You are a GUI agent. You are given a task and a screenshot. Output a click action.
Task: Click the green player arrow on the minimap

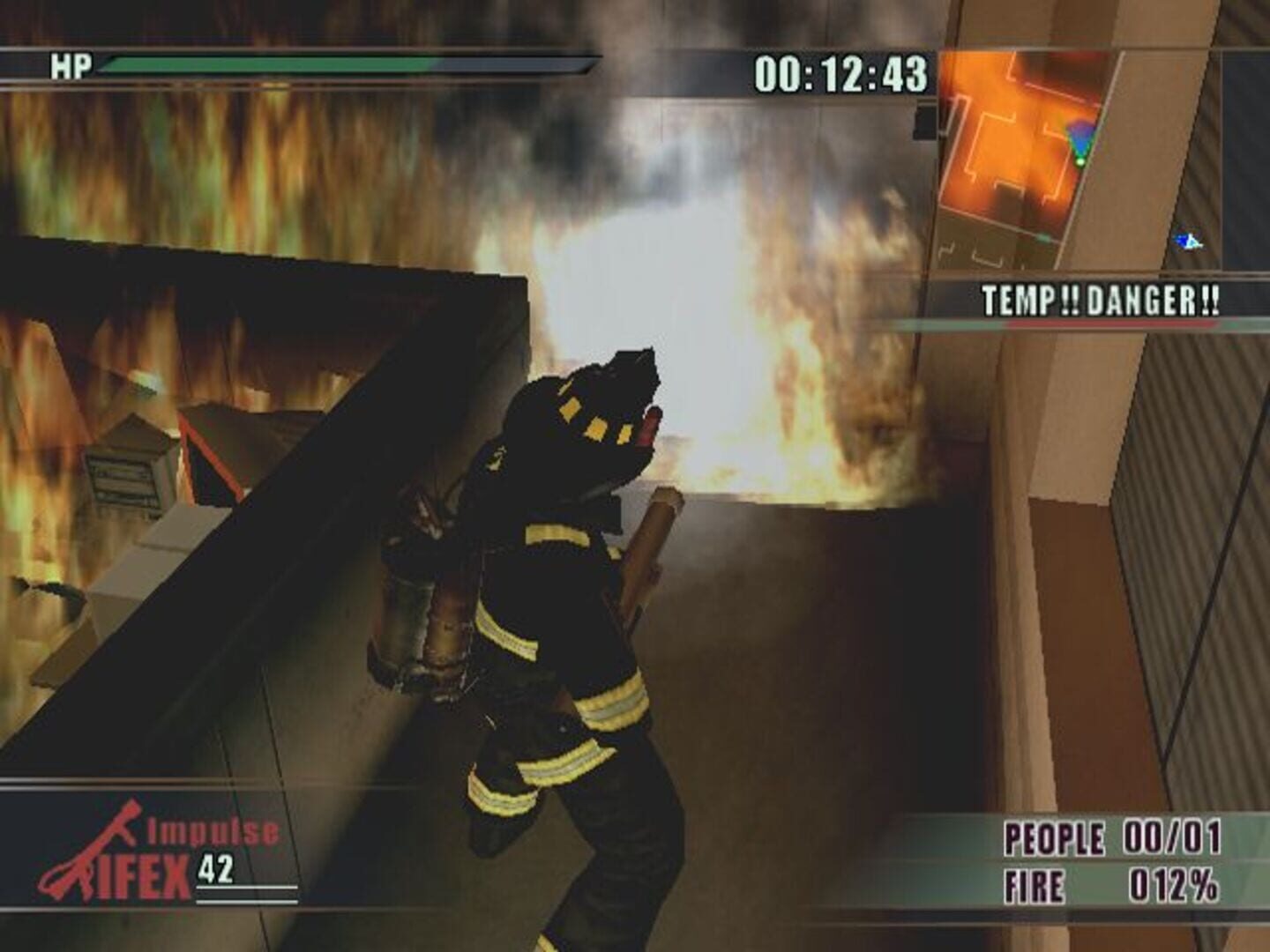click(x=1079, y=161)
